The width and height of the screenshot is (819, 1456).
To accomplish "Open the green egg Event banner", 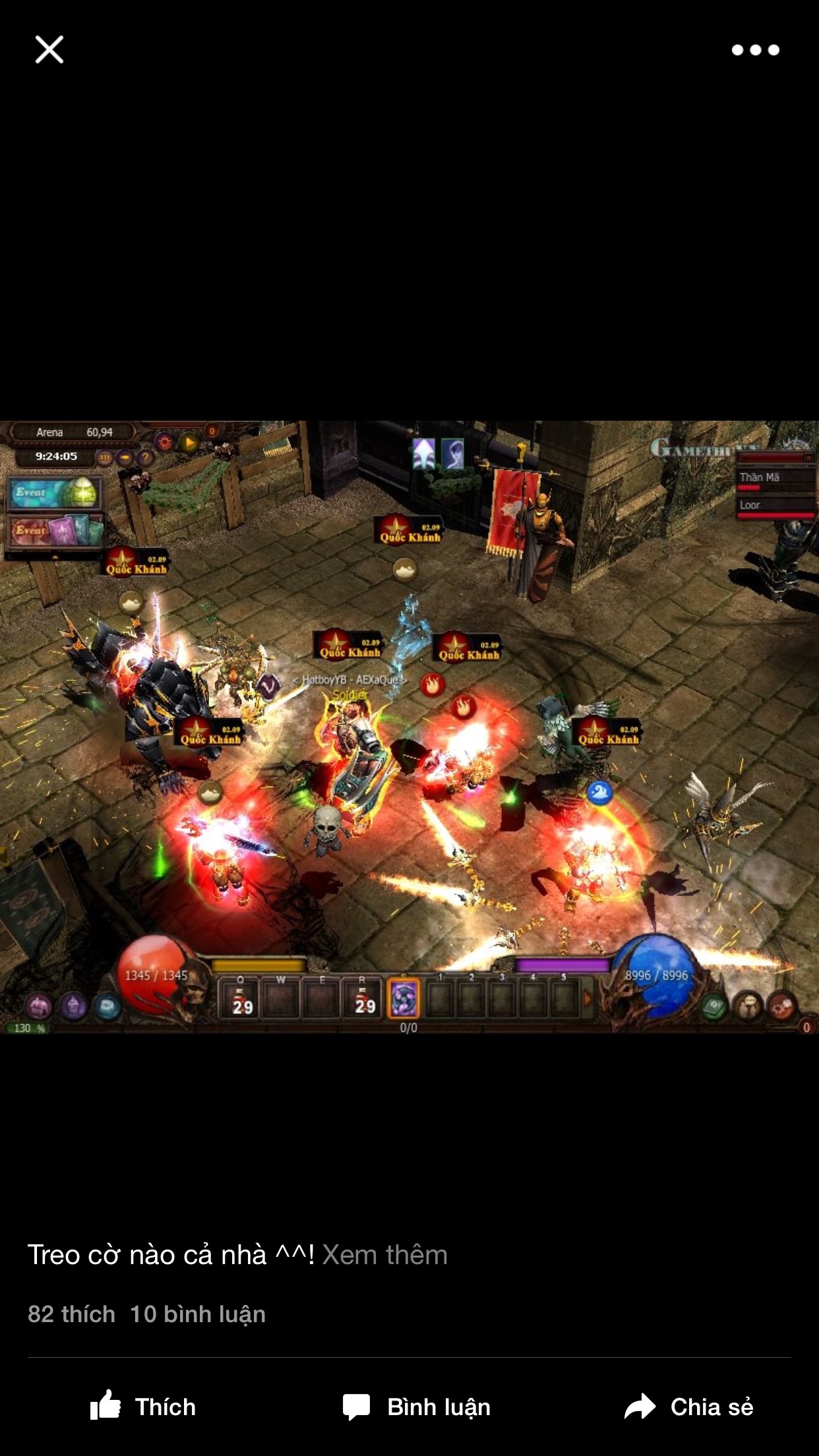I will [55, 493].
